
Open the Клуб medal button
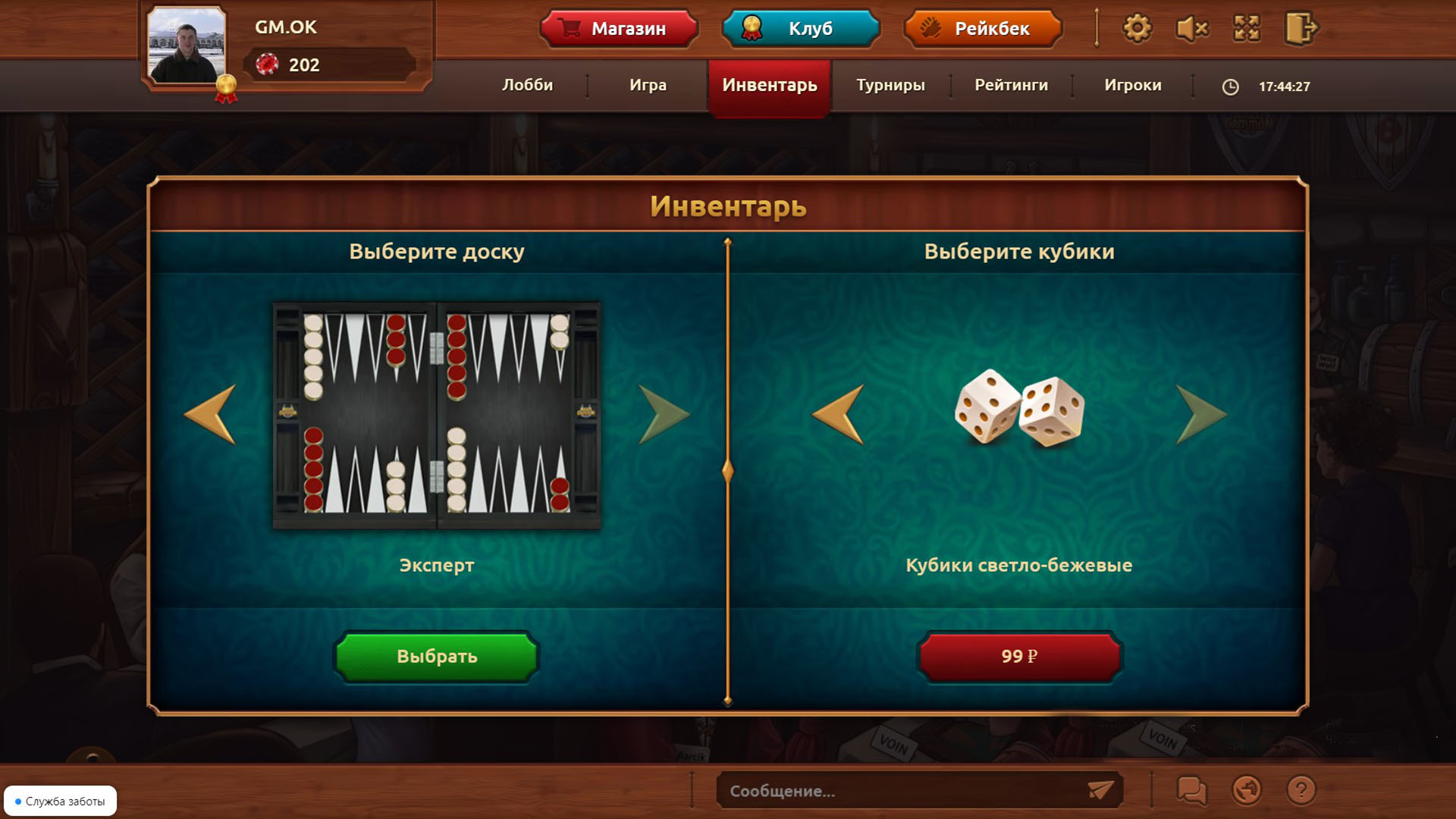[x=800, y=29]
